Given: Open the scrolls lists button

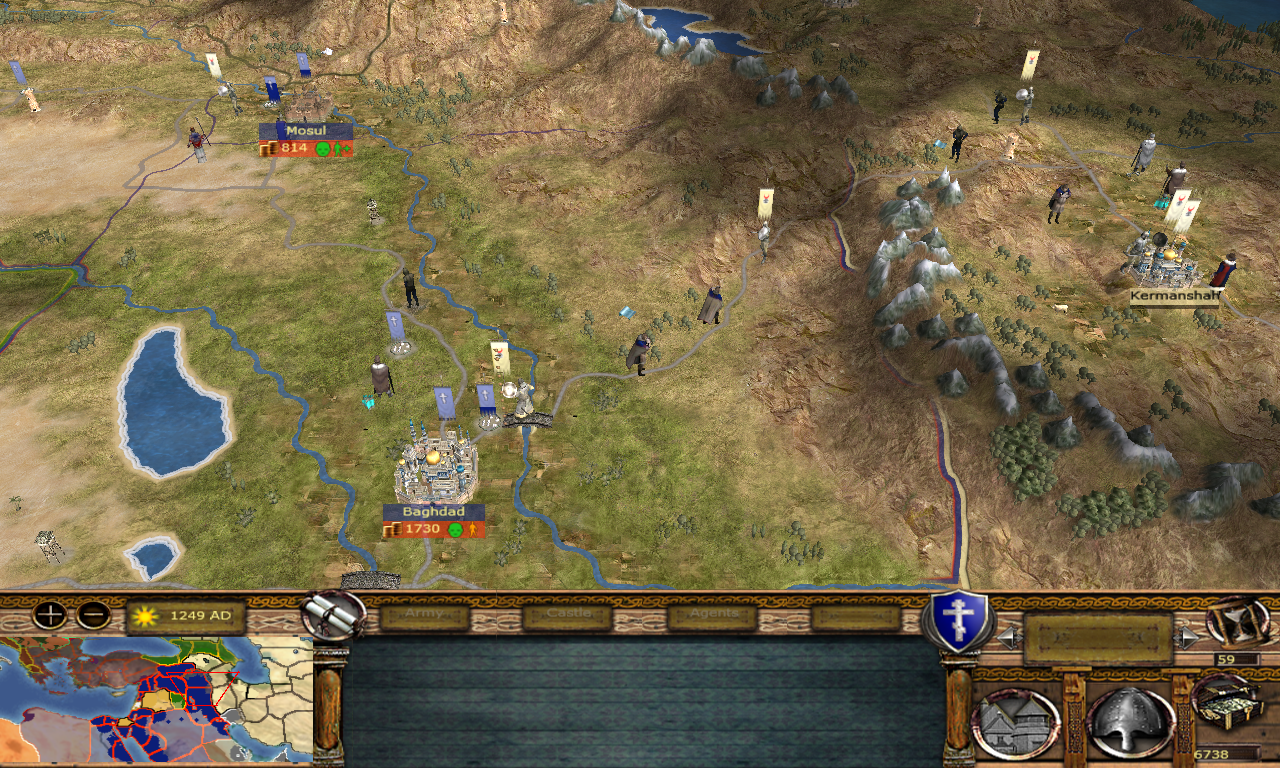Looking at the screenshot, I should pyautogui.click(x=334, y=615).
